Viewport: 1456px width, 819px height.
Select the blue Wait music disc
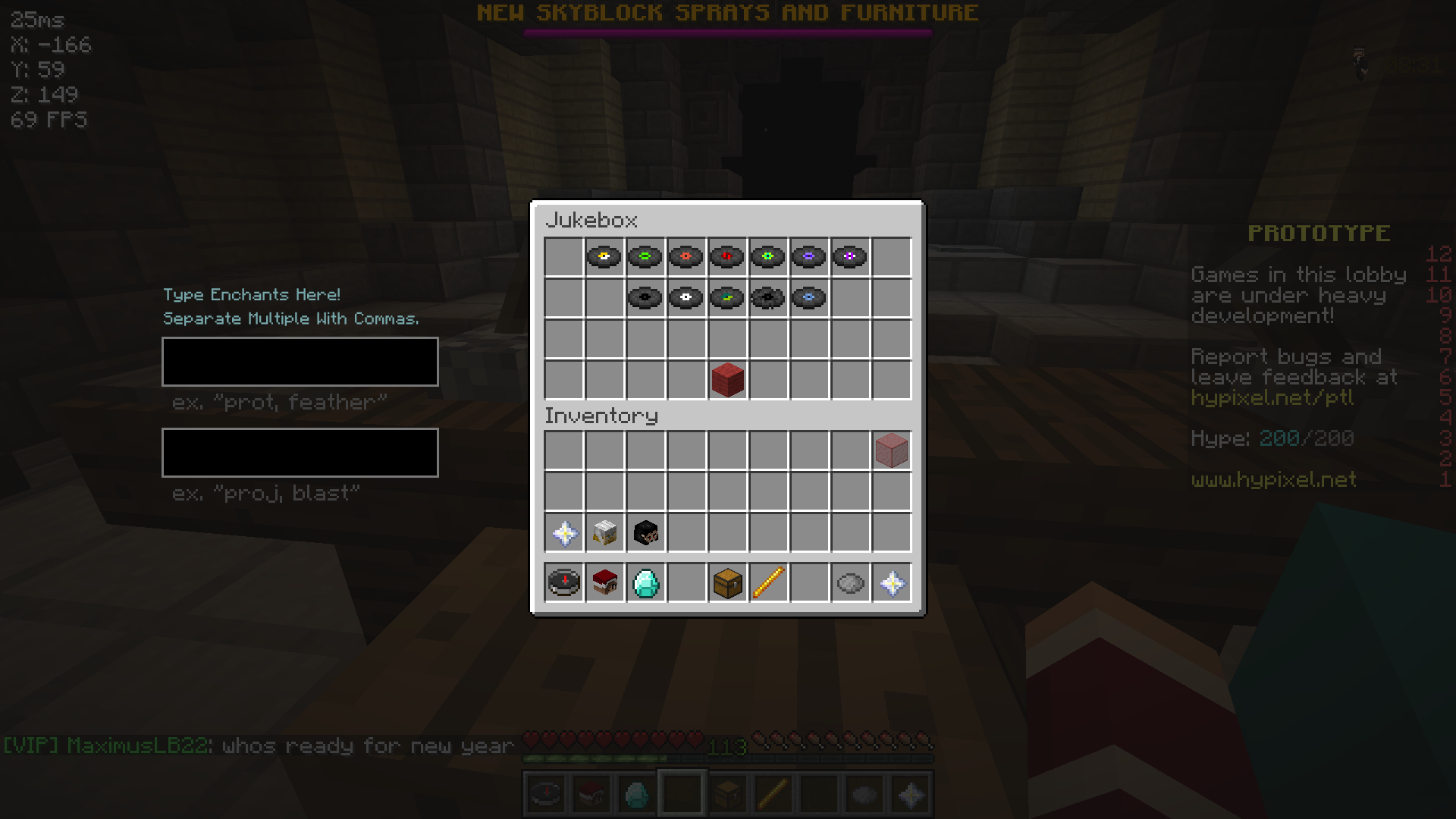coord(809,298)
